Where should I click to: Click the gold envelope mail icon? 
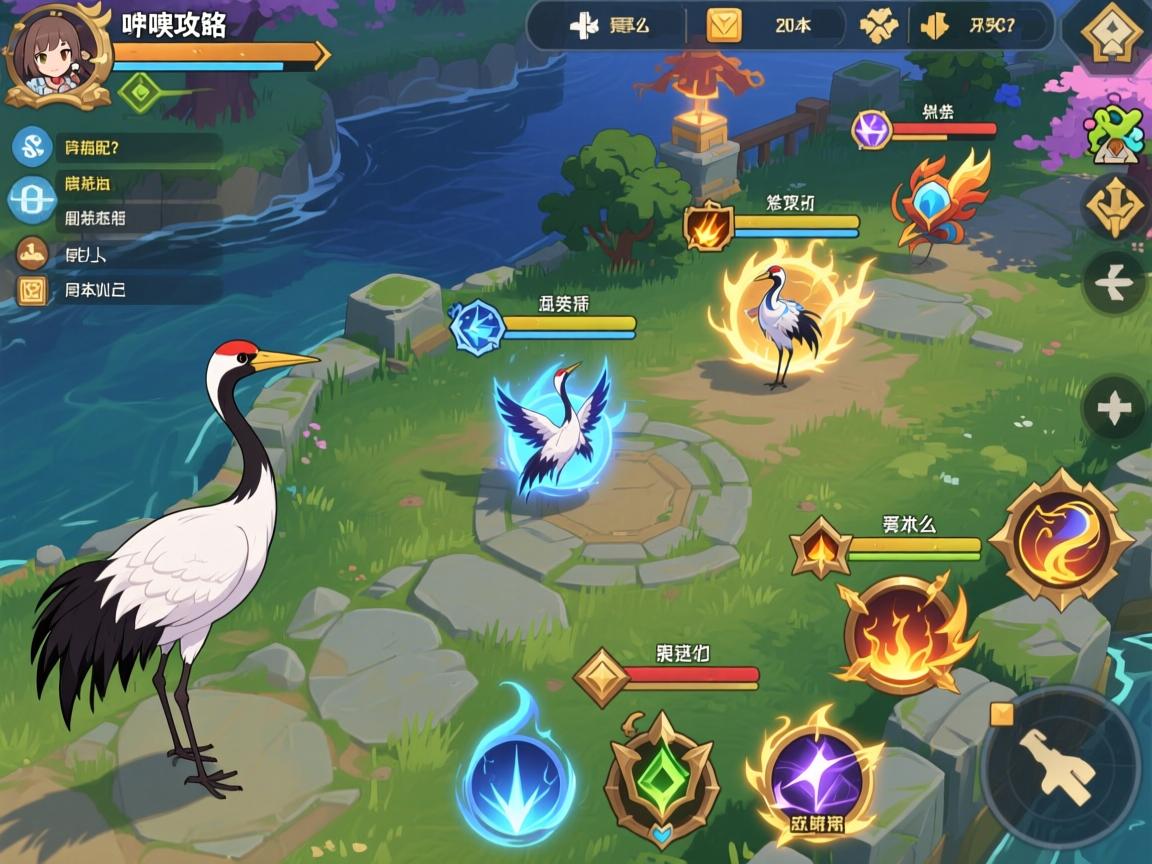tap(724, 26)
